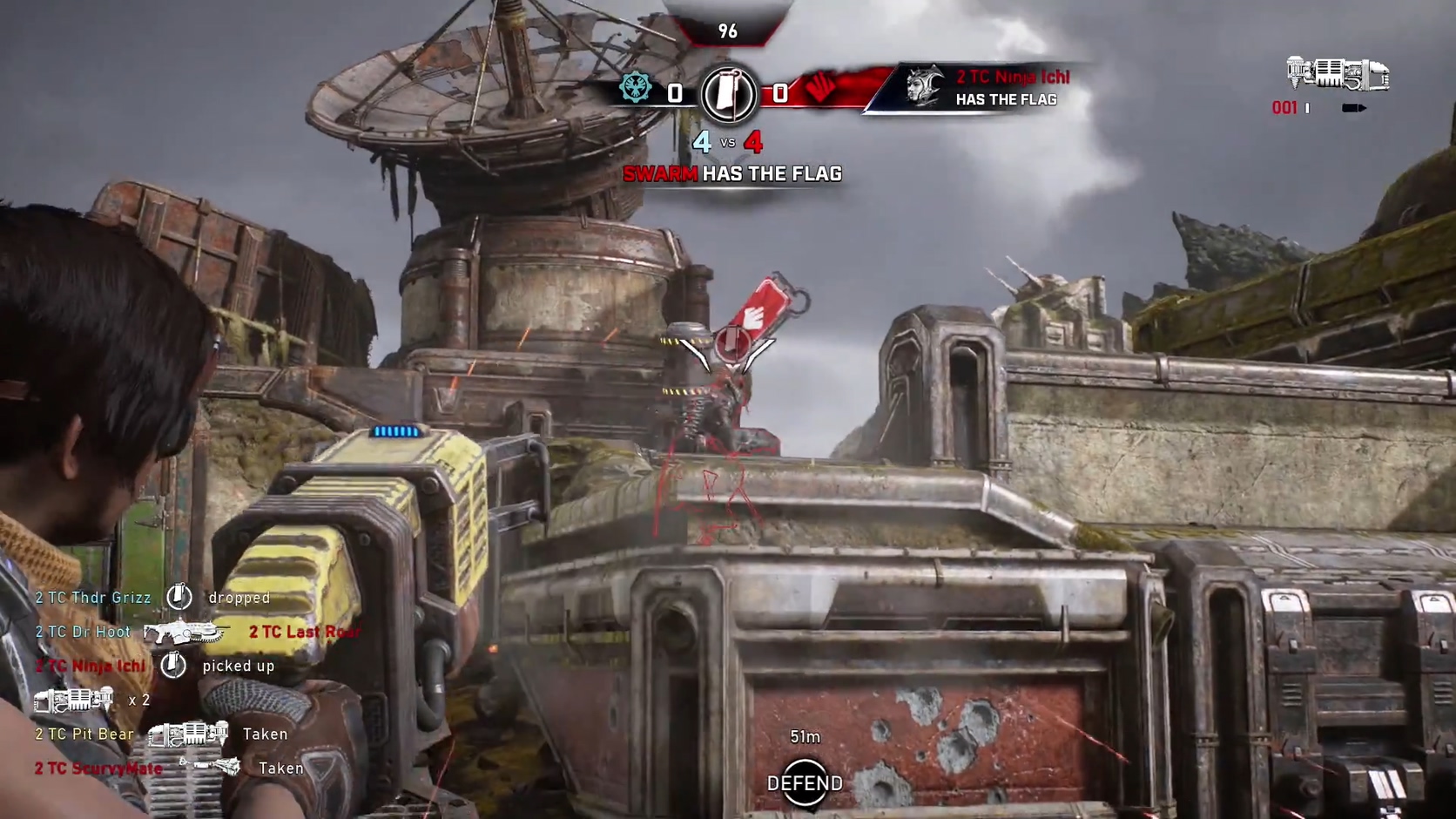Click the central flag objective emblem
This screenshot has width=1456, height=819.
(729, 93)
